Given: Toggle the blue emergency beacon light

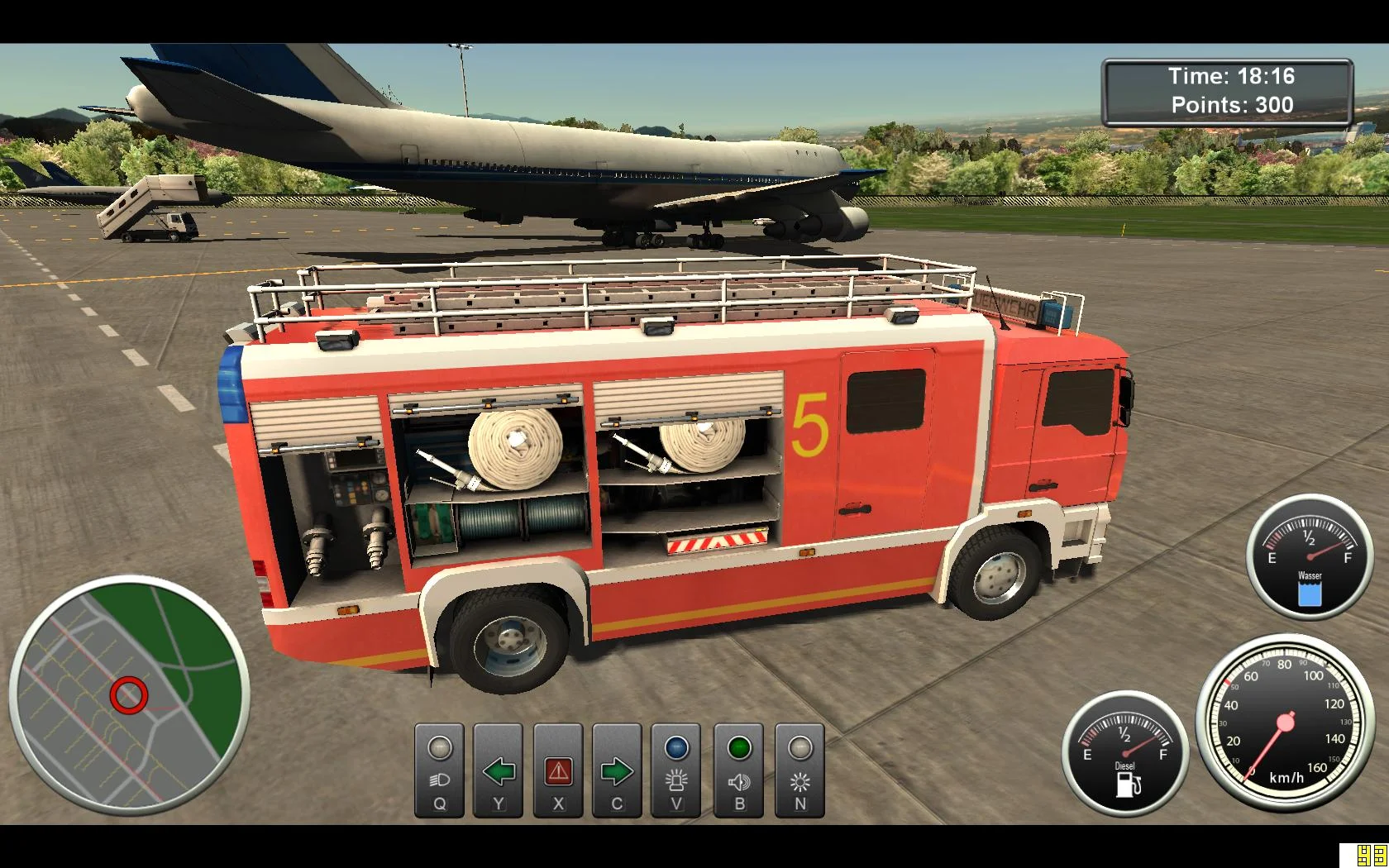Looking at the screenshot, I should [676, 770].
